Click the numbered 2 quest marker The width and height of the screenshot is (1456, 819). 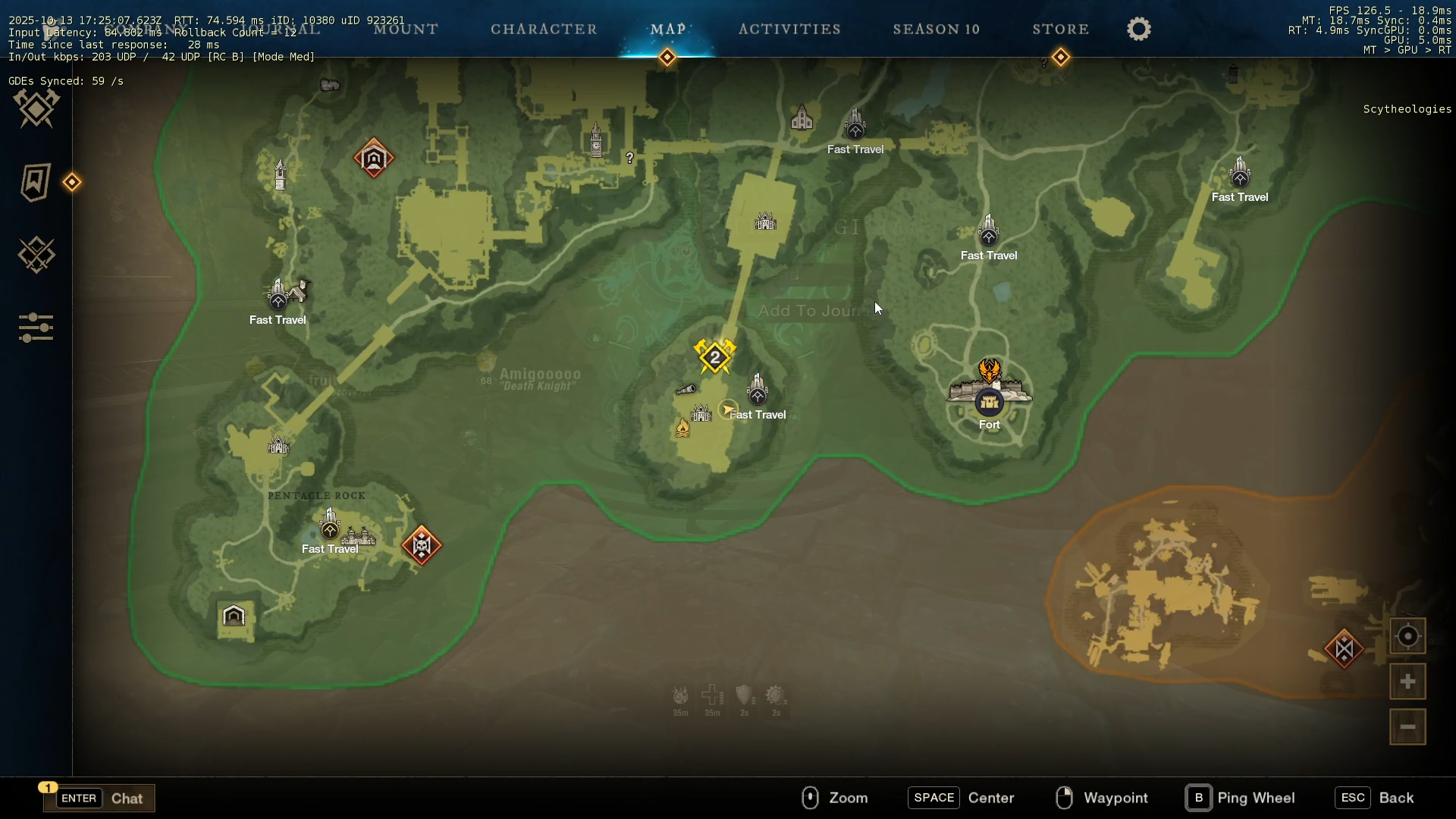(x=715, y=357)
